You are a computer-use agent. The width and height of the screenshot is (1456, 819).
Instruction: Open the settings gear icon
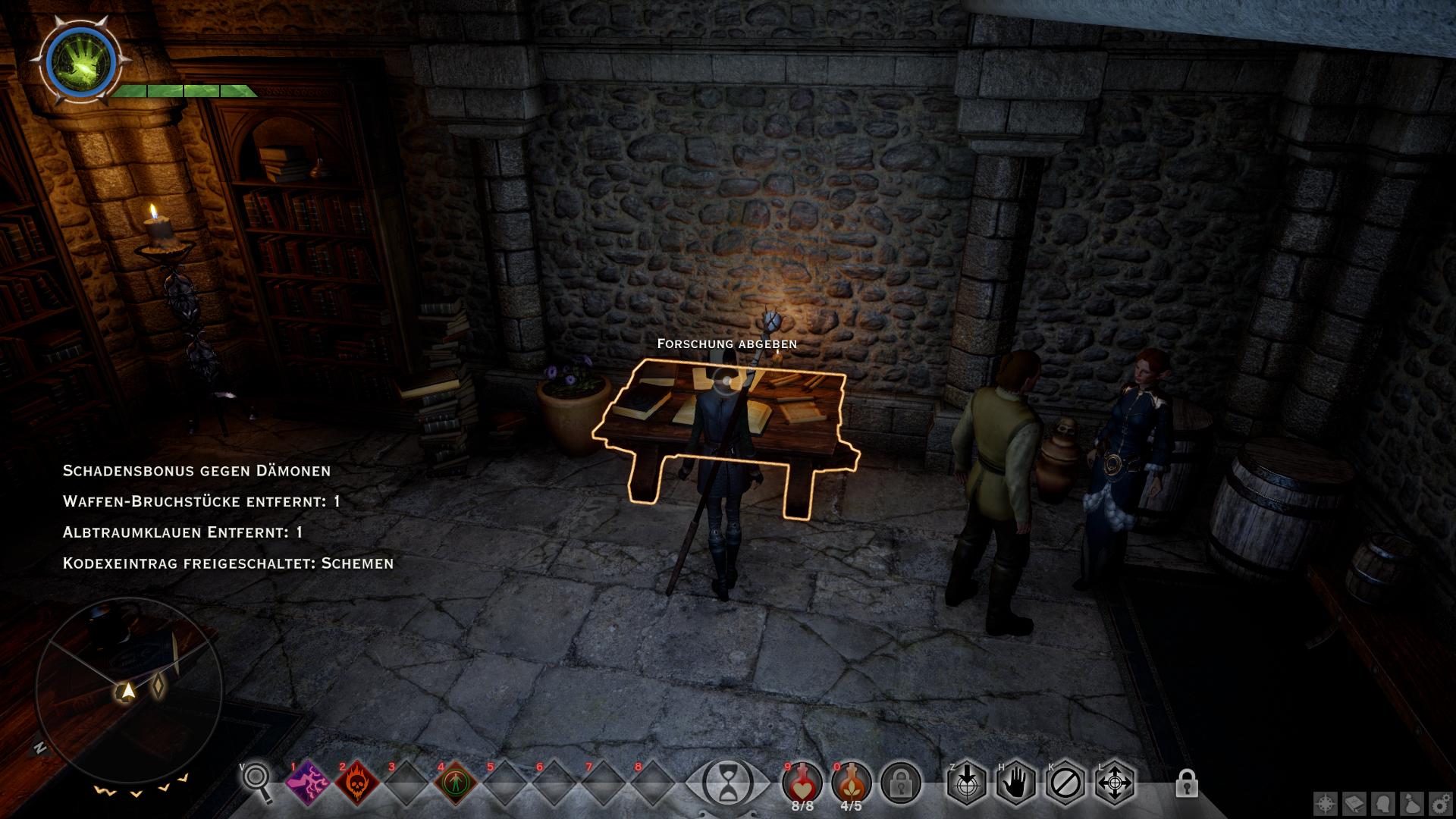click(x=1441, y=803)
